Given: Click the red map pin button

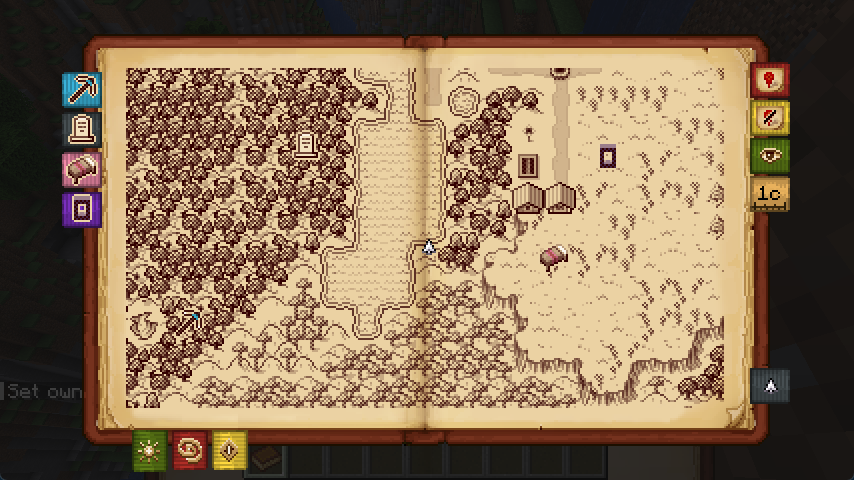Looking at the screenshot, I should tap(769, 80).
